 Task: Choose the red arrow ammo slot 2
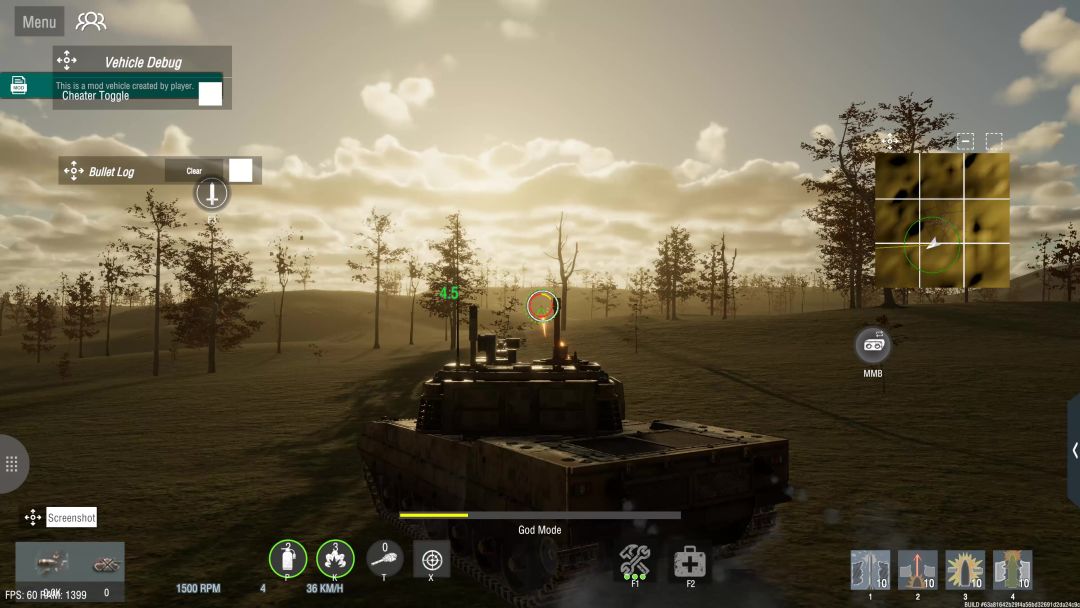[x=917, y=570]
